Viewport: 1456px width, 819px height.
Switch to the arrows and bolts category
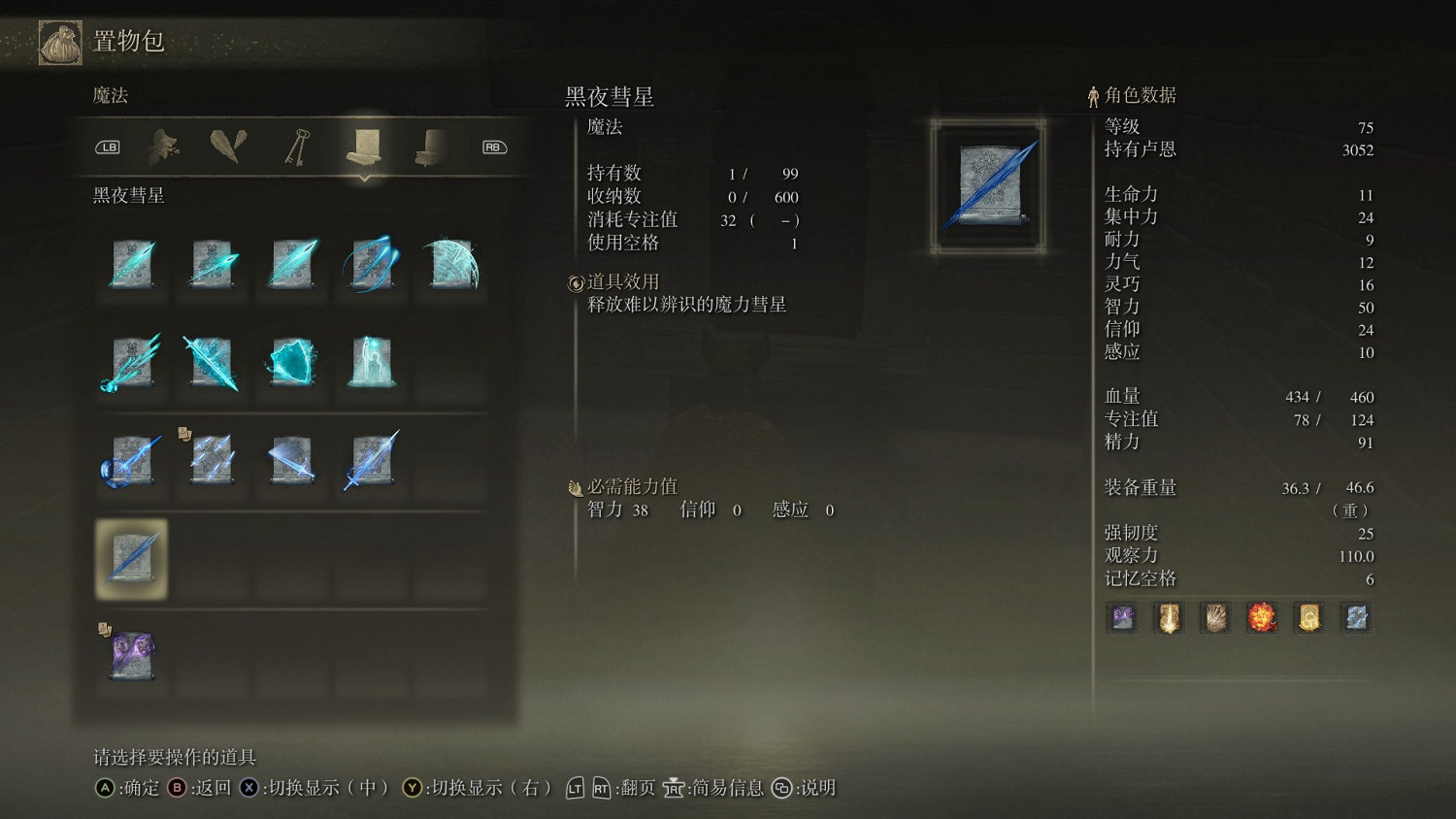click(x=228, y=147)
